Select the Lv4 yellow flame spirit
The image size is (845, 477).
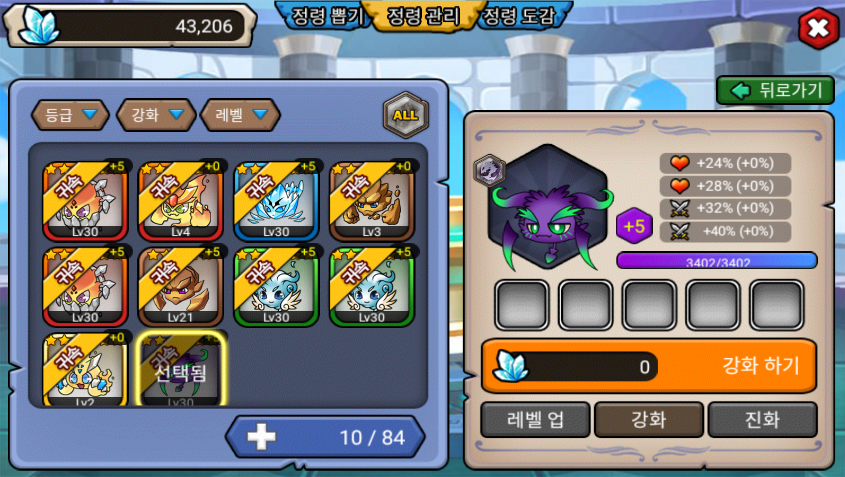pyautogui.click(x=180, y=200)
